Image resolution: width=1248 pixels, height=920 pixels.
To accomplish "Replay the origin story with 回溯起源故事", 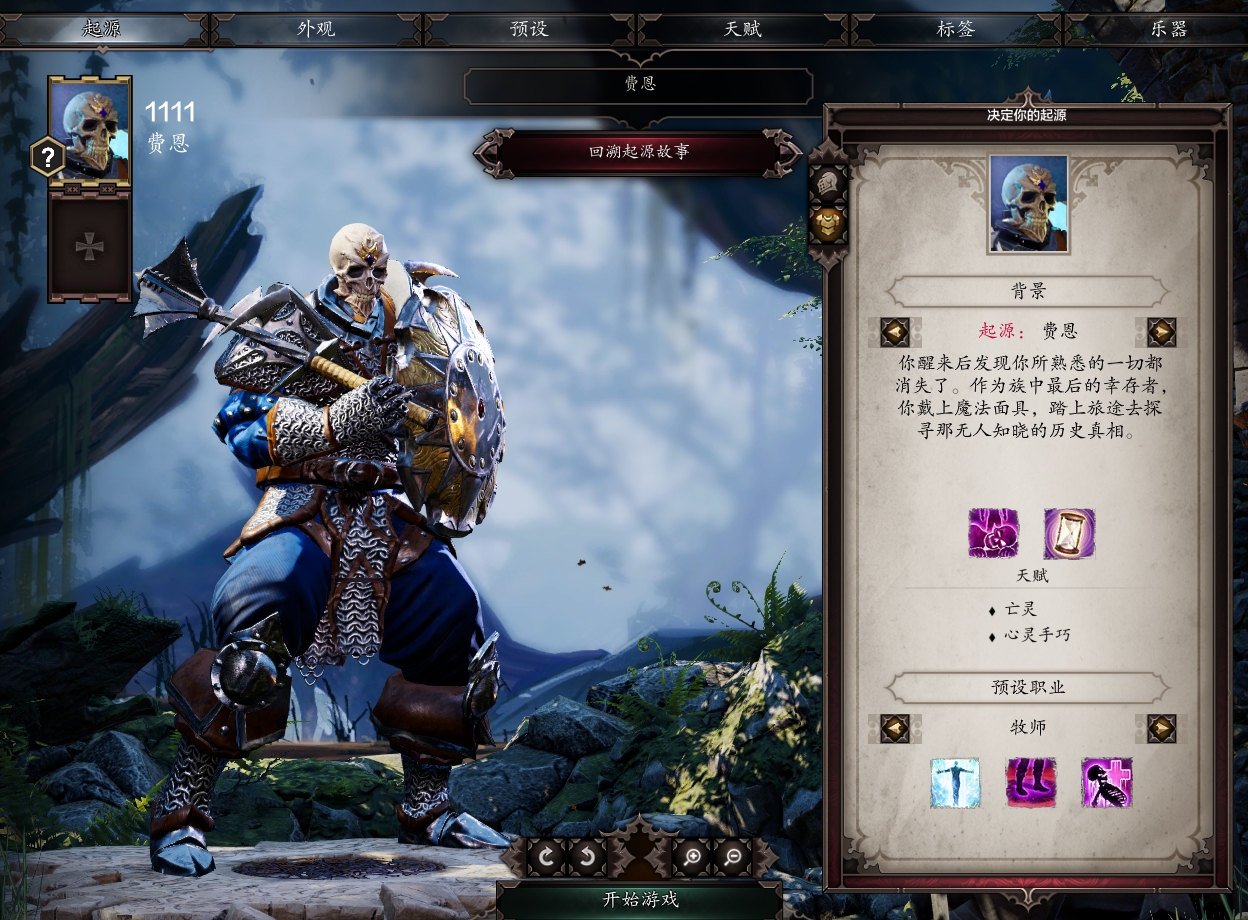I will click(639, 153).
